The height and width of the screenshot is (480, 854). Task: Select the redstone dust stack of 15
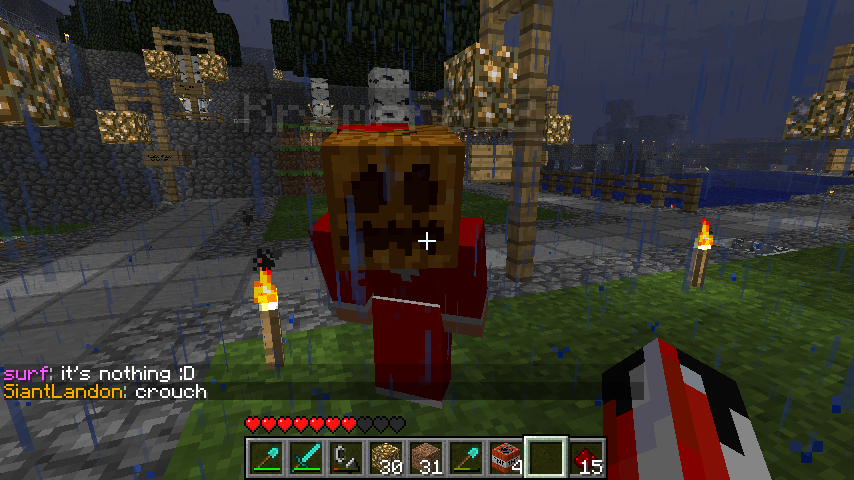[585, 457]
